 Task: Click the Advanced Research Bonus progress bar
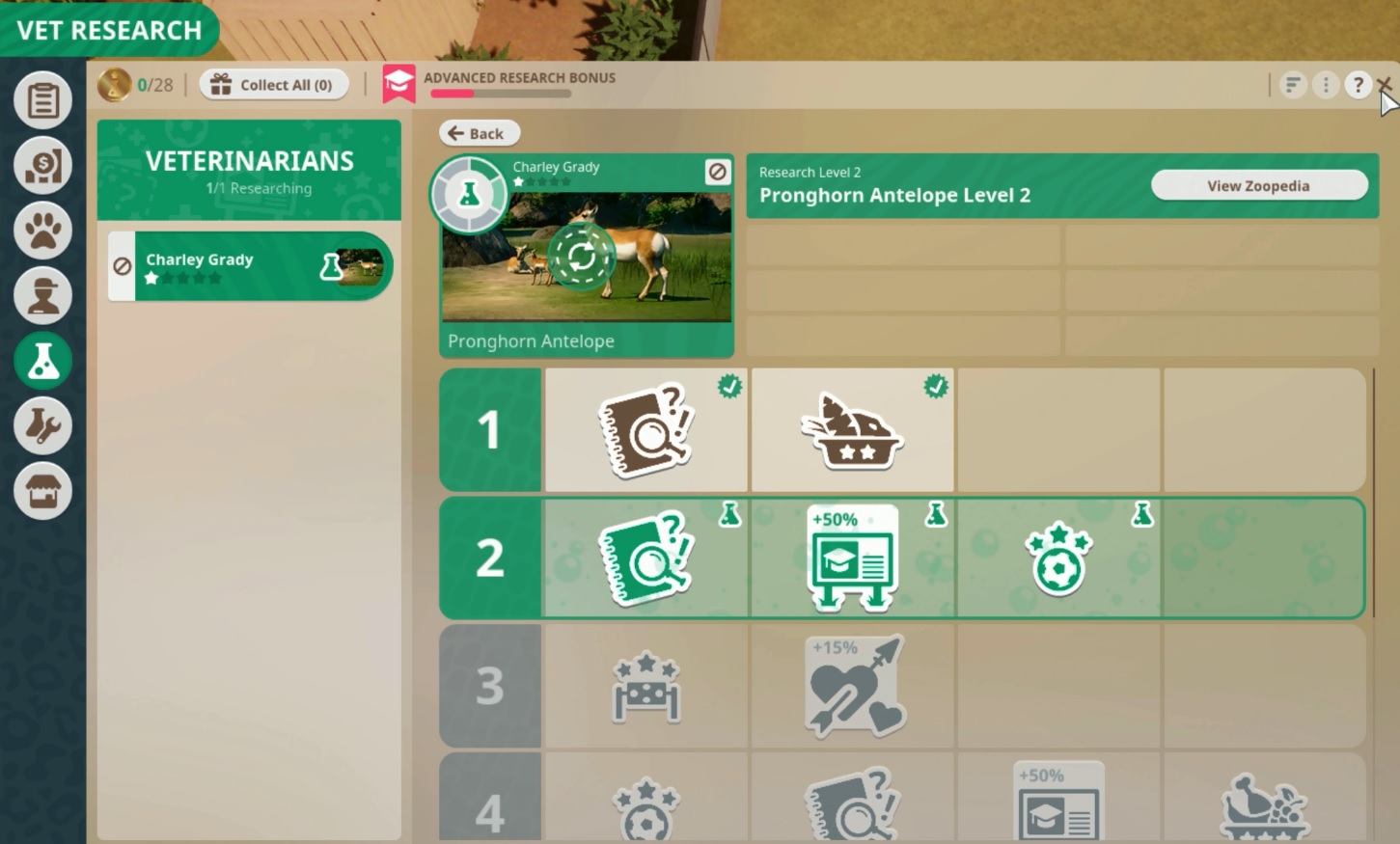(502, 95)
